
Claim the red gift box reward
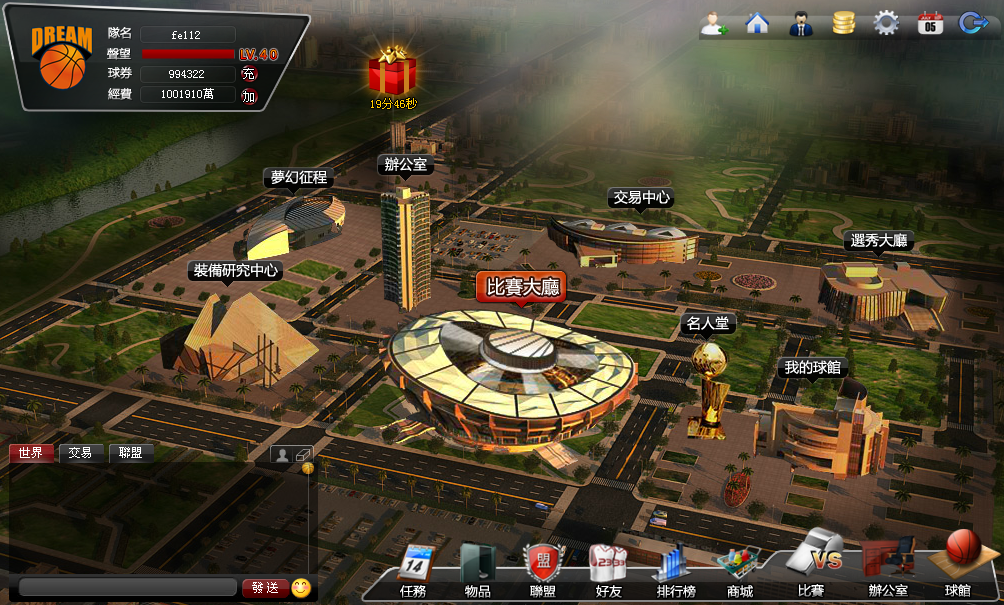pyautogui.click(x=392, y=72)
